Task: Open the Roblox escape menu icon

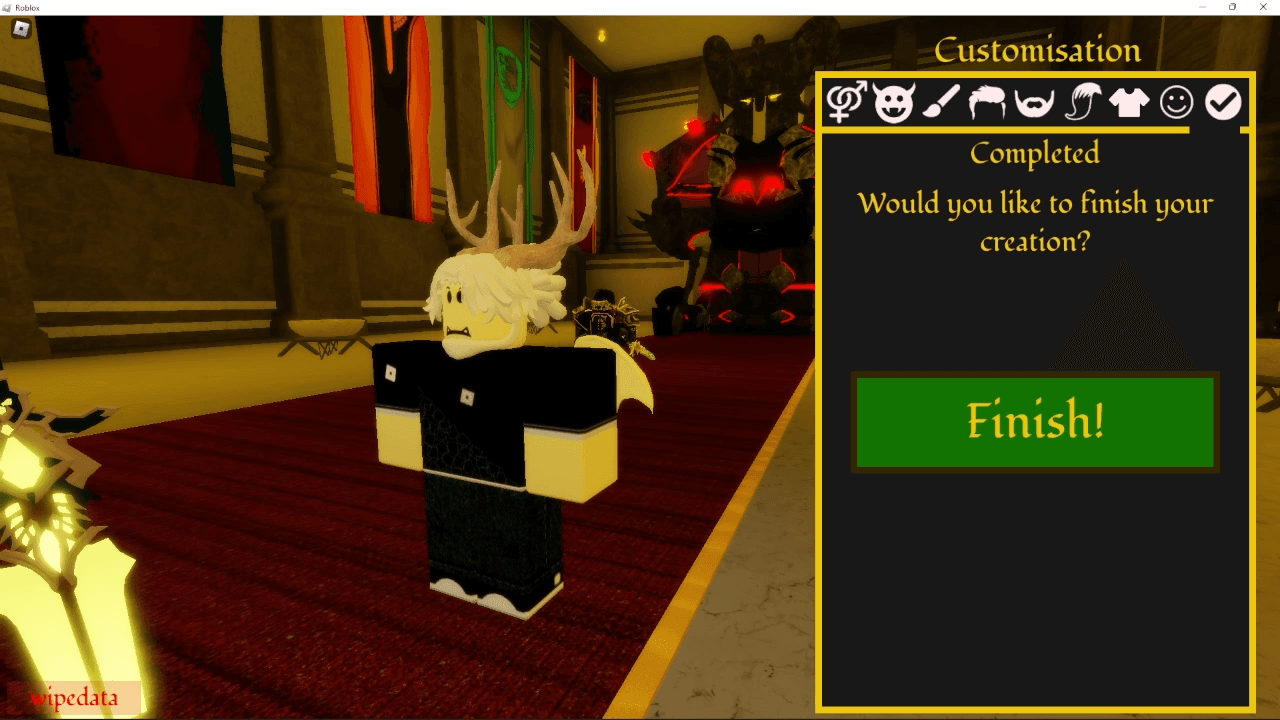Action: [22, 29]
